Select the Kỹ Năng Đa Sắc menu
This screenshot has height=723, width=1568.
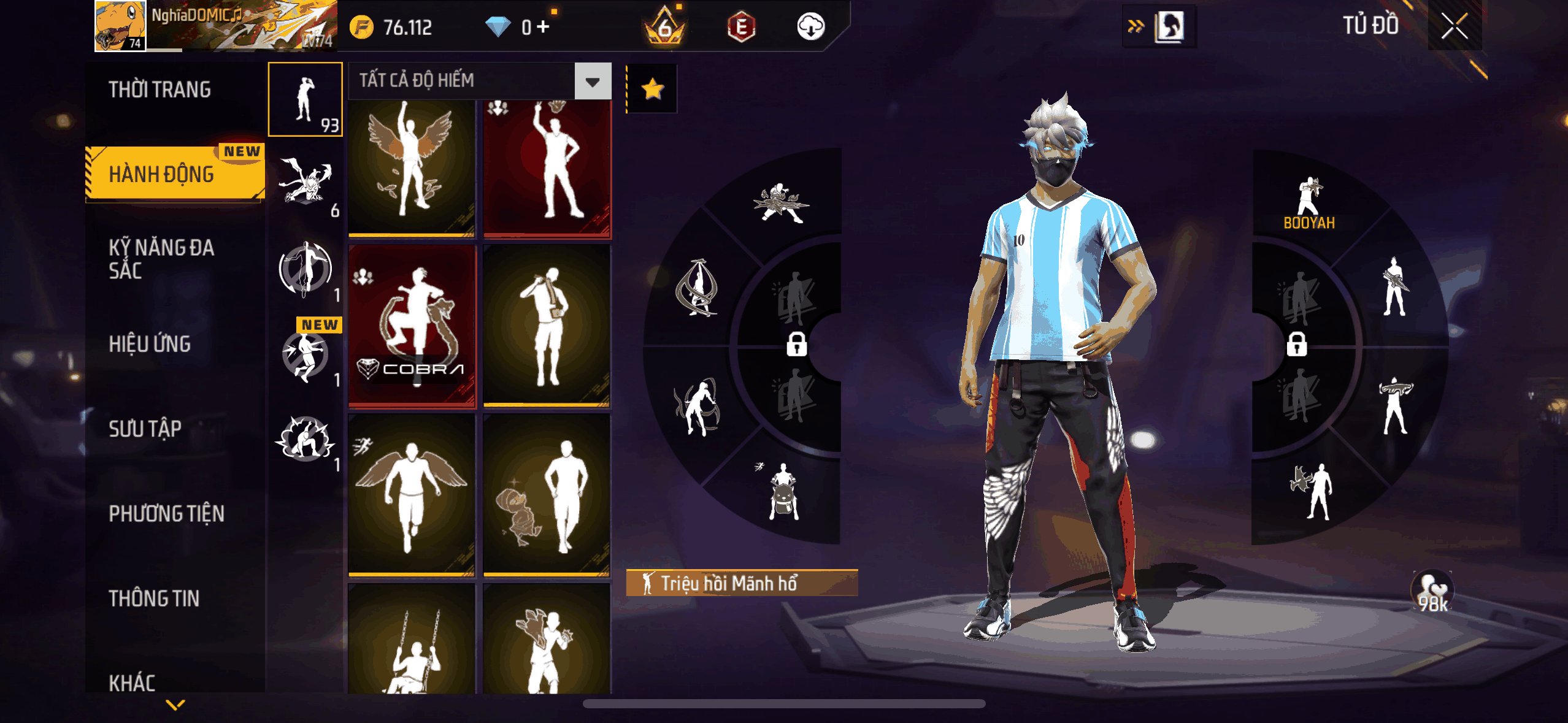pyautogui.click(x=161, y=259)
